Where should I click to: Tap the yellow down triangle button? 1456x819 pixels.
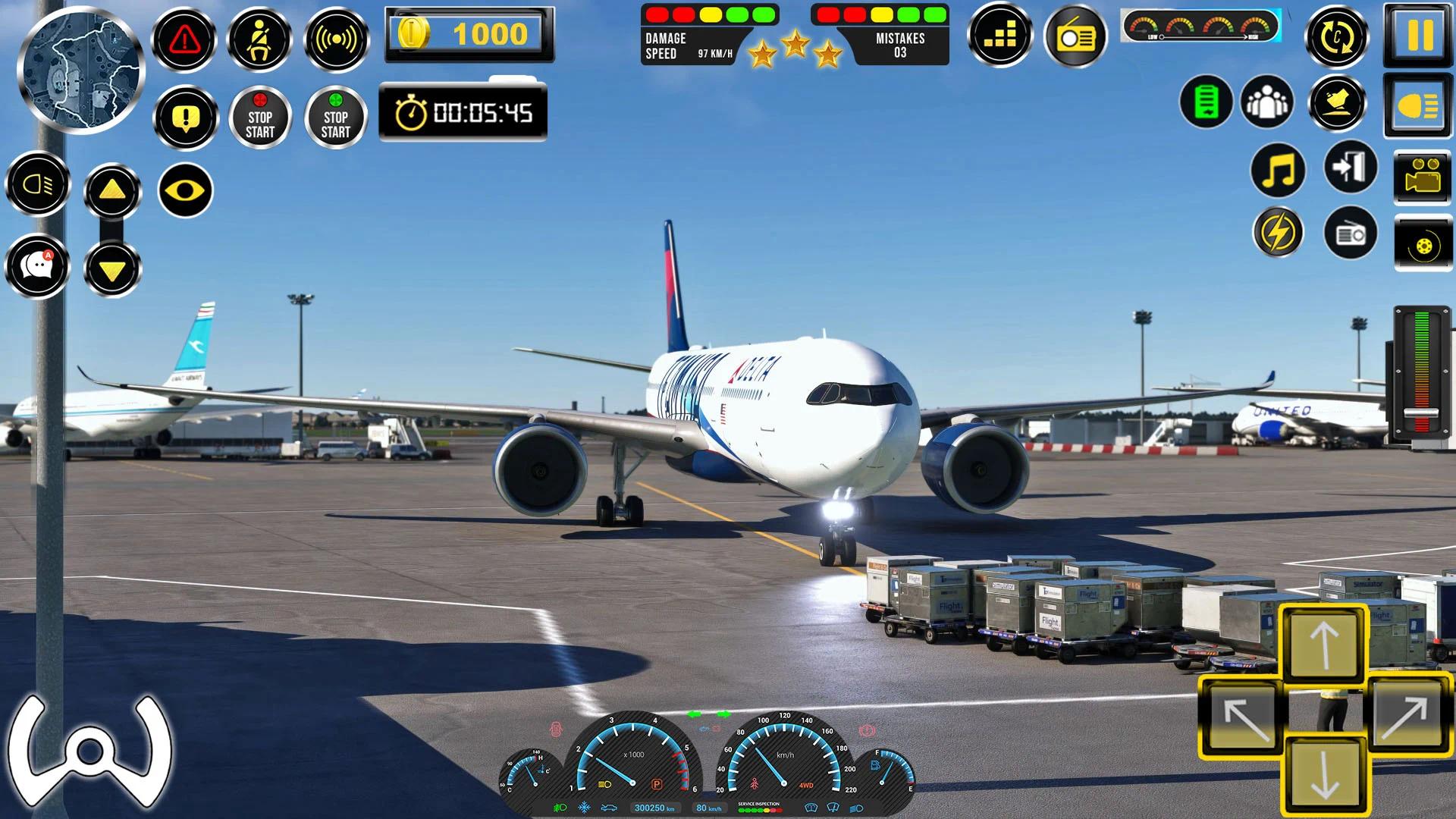112,269
